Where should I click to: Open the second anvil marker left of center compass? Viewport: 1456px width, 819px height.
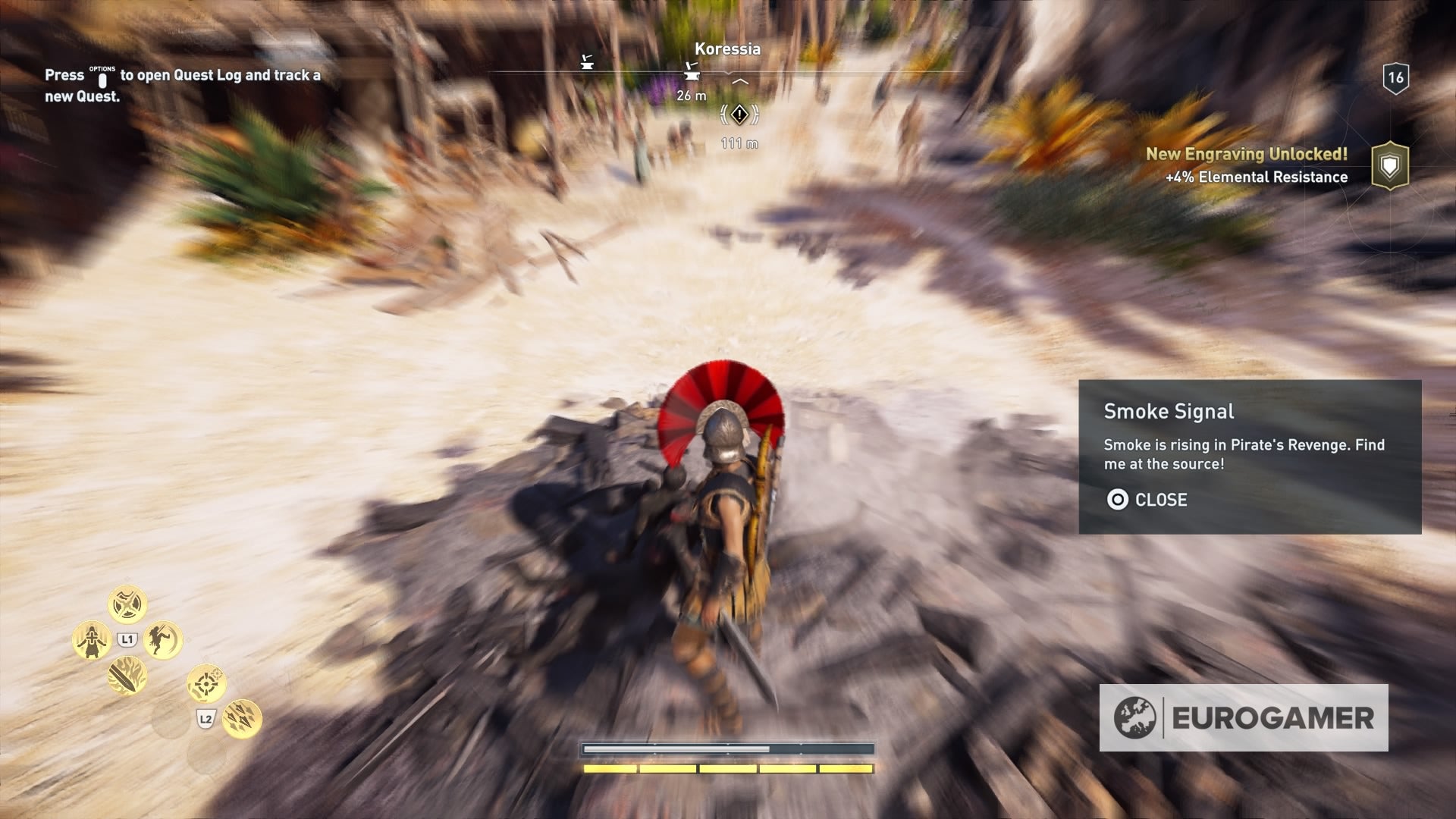tap(585, 61)
